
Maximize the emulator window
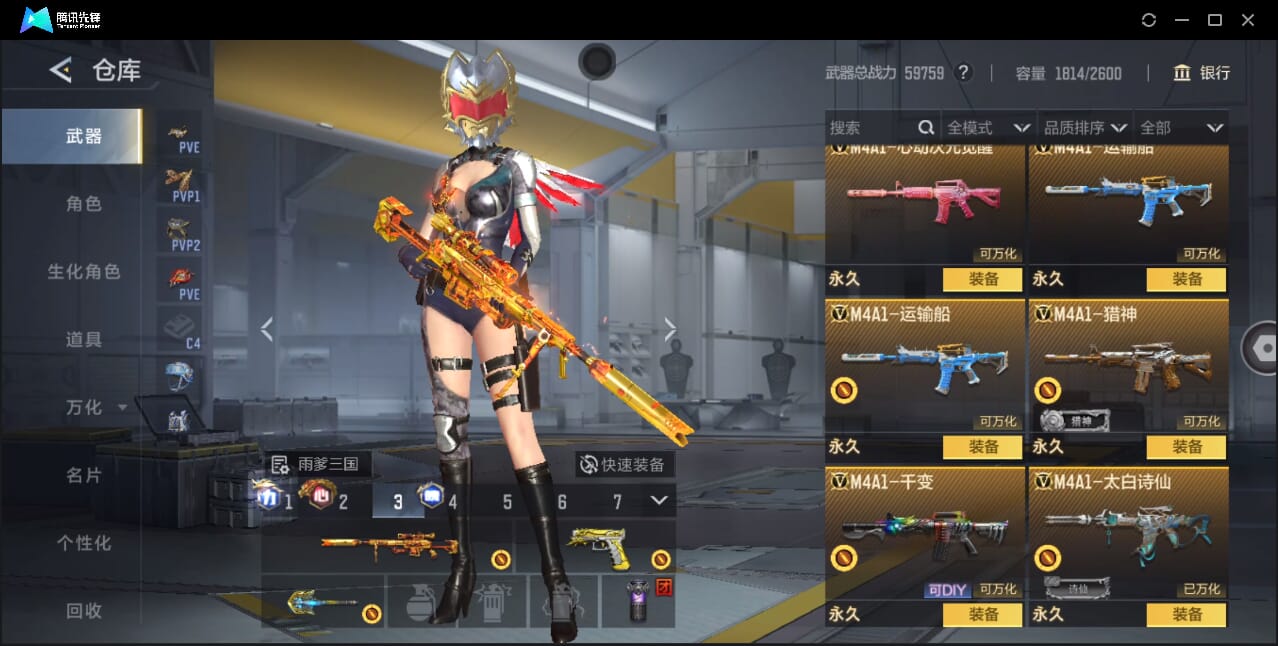click(1215, 20)
